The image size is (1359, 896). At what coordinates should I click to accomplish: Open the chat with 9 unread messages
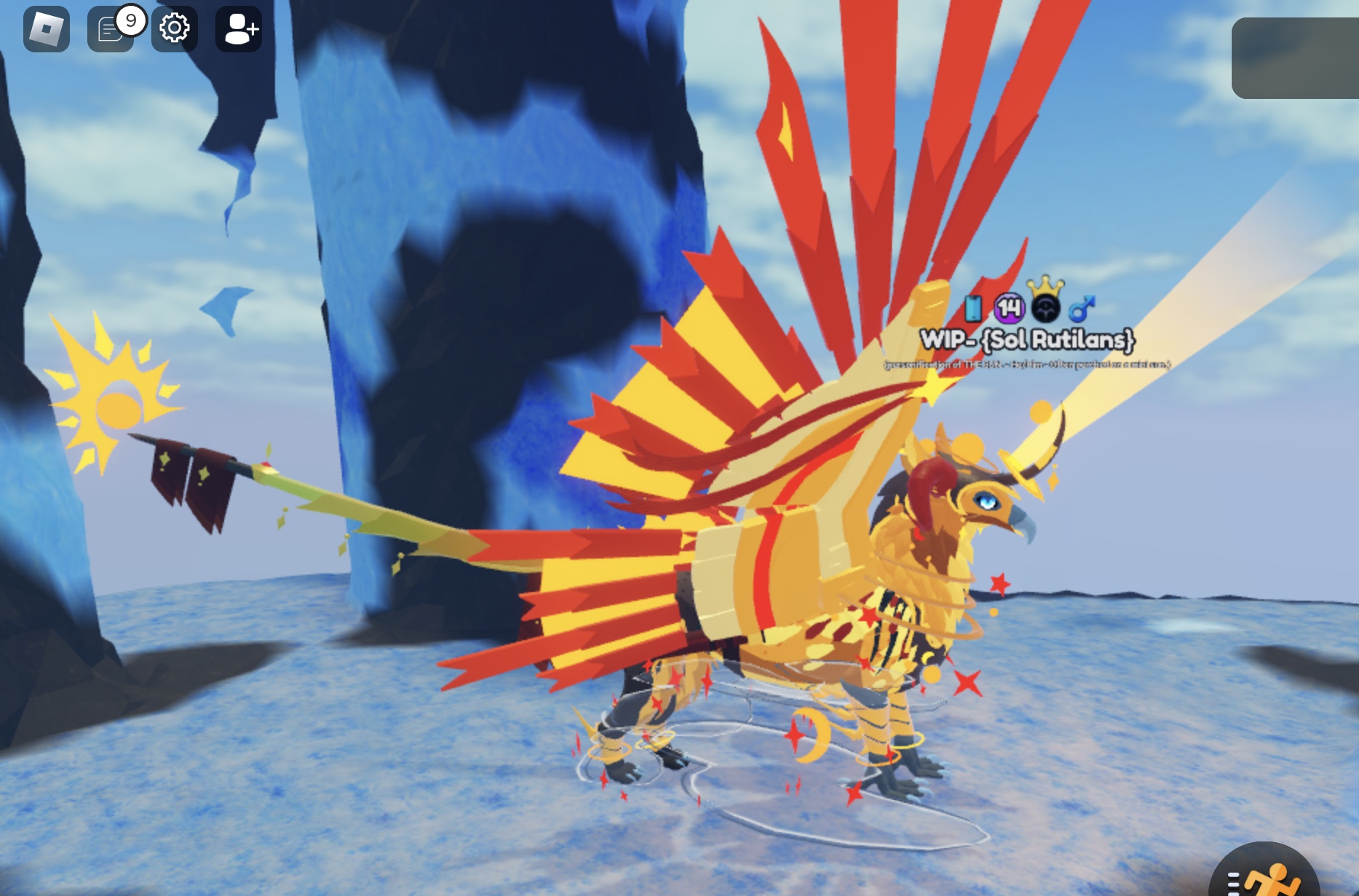[x=110, y=30]
